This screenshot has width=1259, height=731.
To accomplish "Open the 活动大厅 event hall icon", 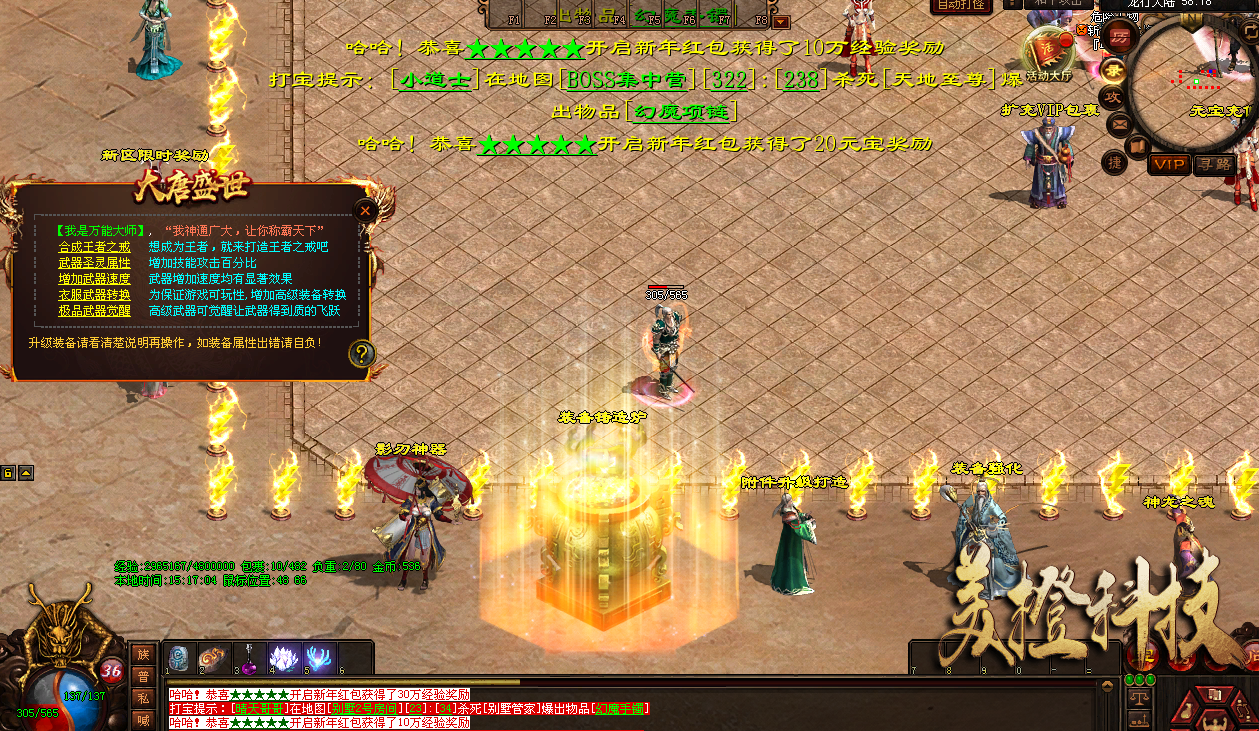I will [x=1048, y=52].
